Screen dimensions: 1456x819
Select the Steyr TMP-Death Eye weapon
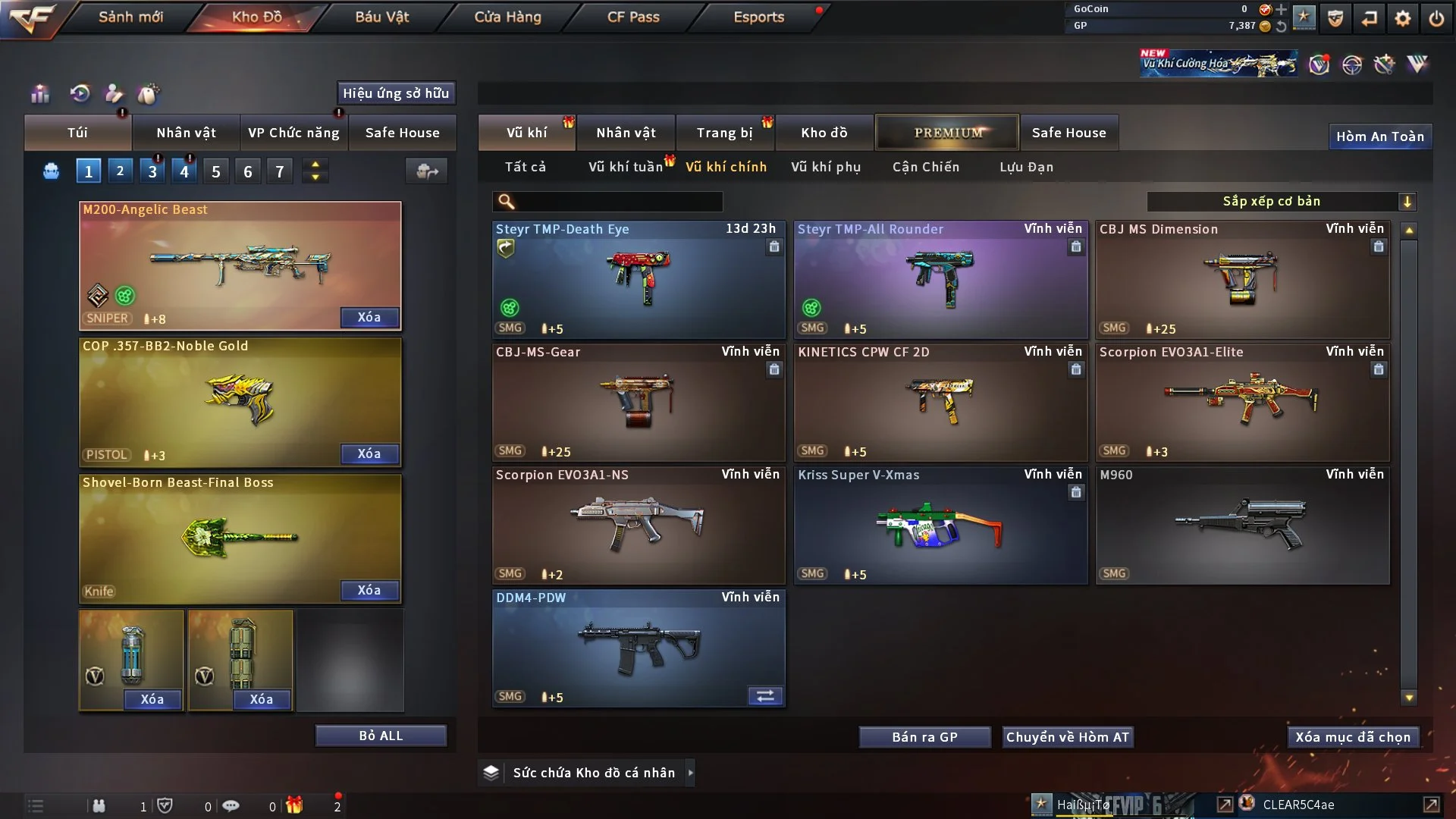tap(639, 279)
